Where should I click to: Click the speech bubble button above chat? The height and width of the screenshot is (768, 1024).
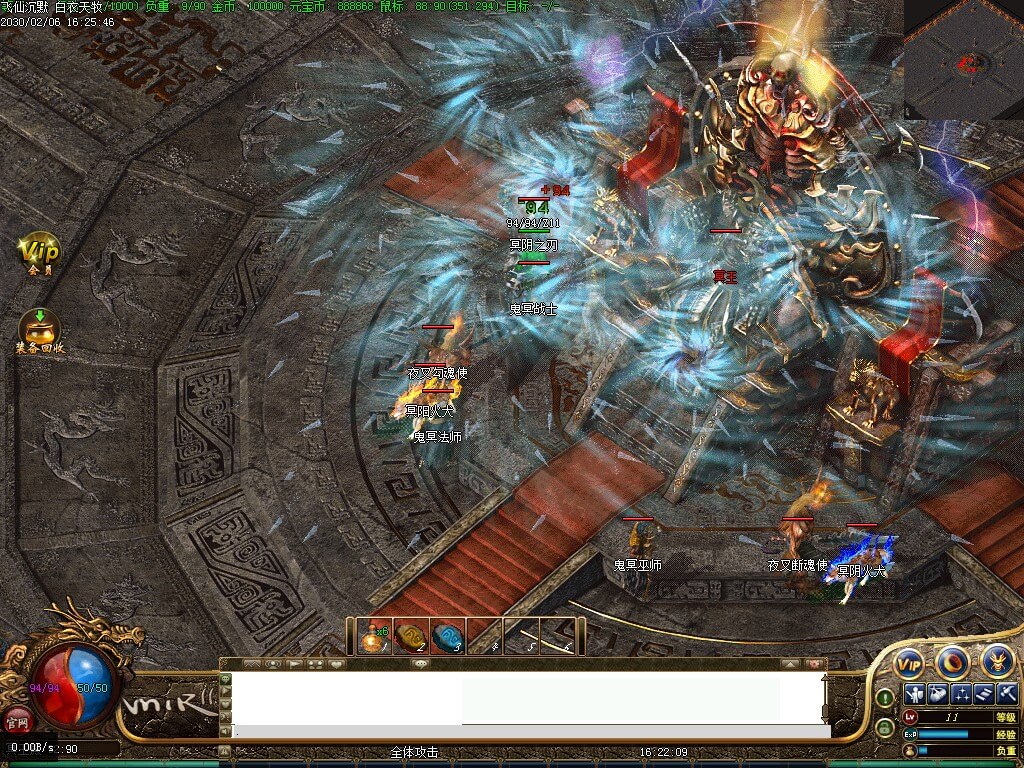tap(420, 664)
